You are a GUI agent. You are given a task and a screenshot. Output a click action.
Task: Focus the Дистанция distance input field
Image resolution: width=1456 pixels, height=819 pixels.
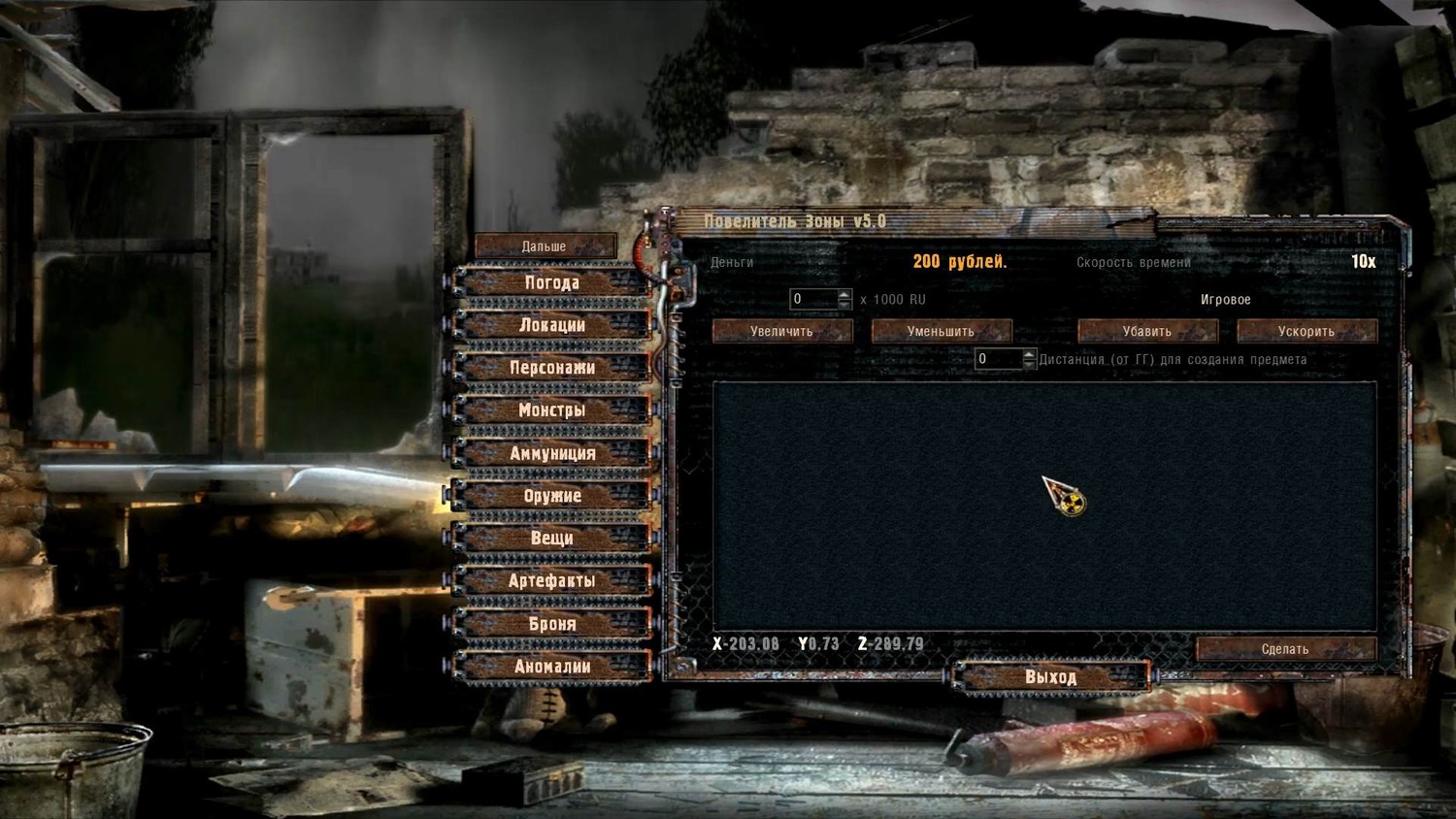point(997,360)
